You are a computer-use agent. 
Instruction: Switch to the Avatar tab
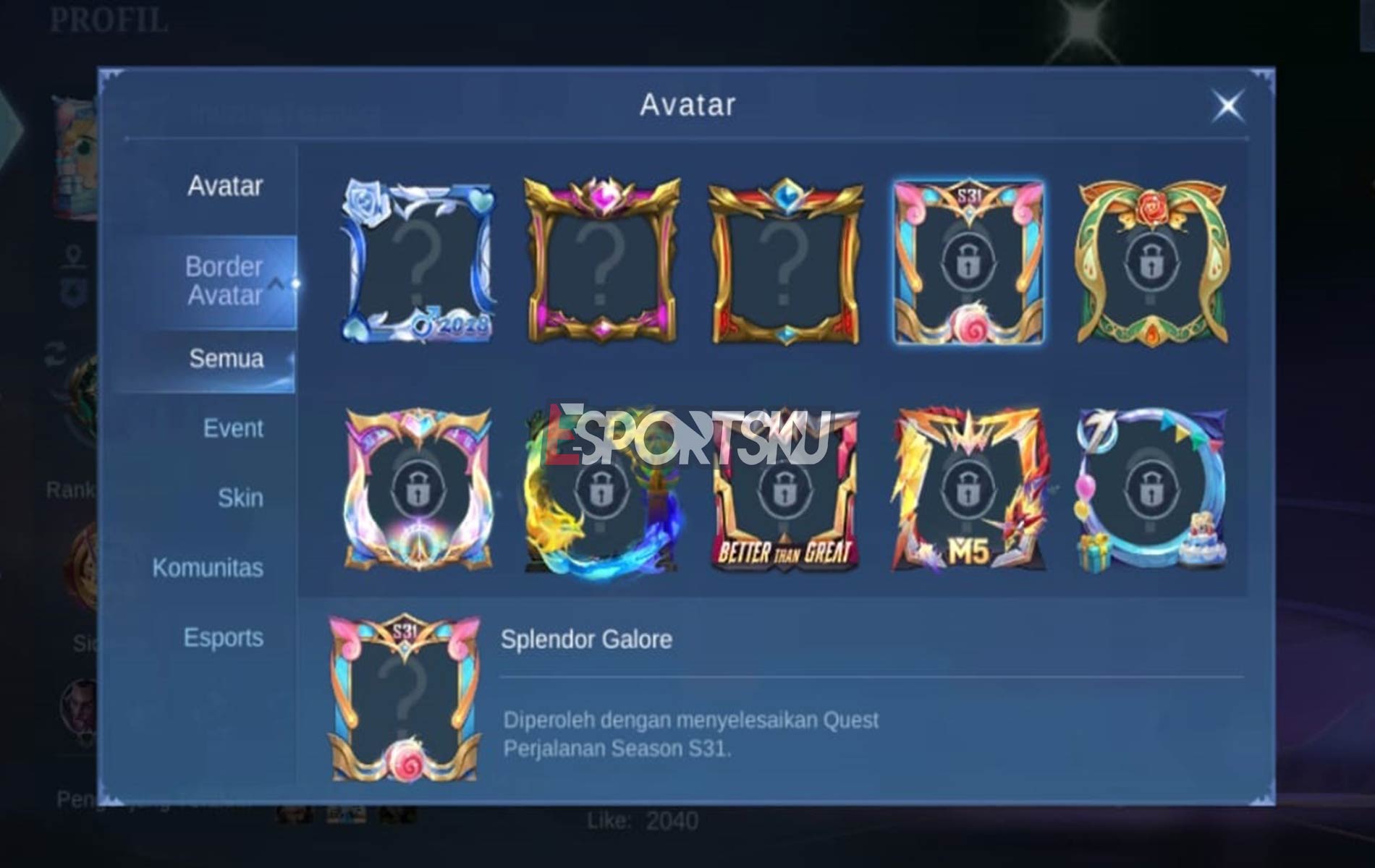[x=225, y=187]
